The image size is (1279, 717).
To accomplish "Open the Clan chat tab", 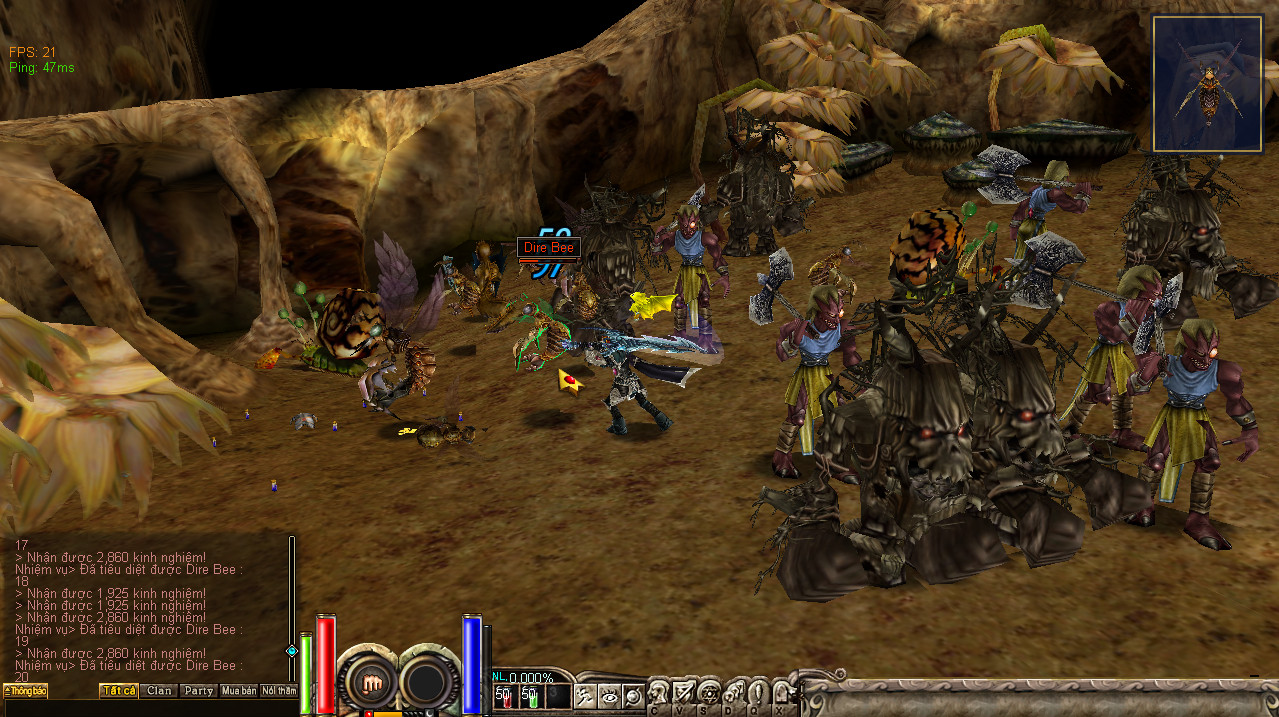I will [159, 691].
